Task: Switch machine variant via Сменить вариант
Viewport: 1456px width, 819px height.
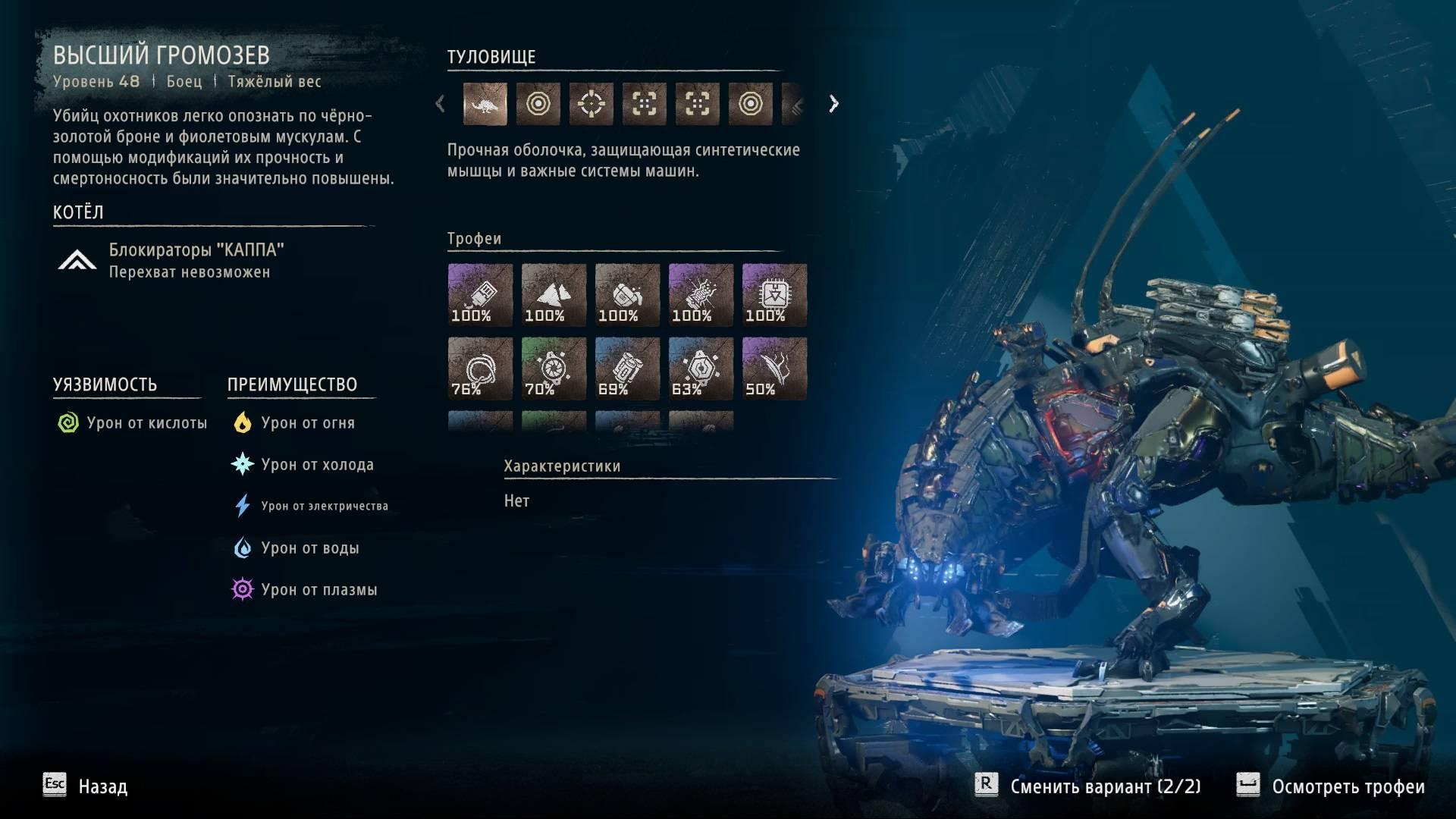Action: pyautogui.click(x=1089, y=786)
